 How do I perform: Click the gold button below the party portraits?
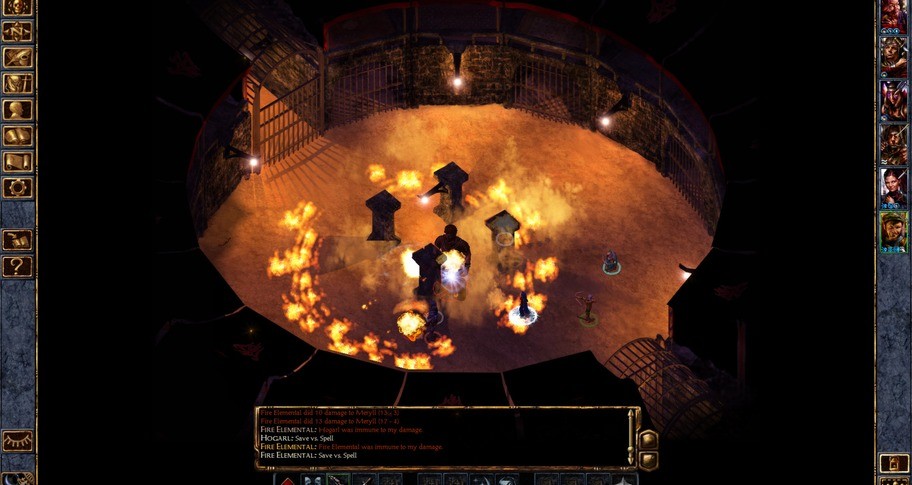click(893, 463)
